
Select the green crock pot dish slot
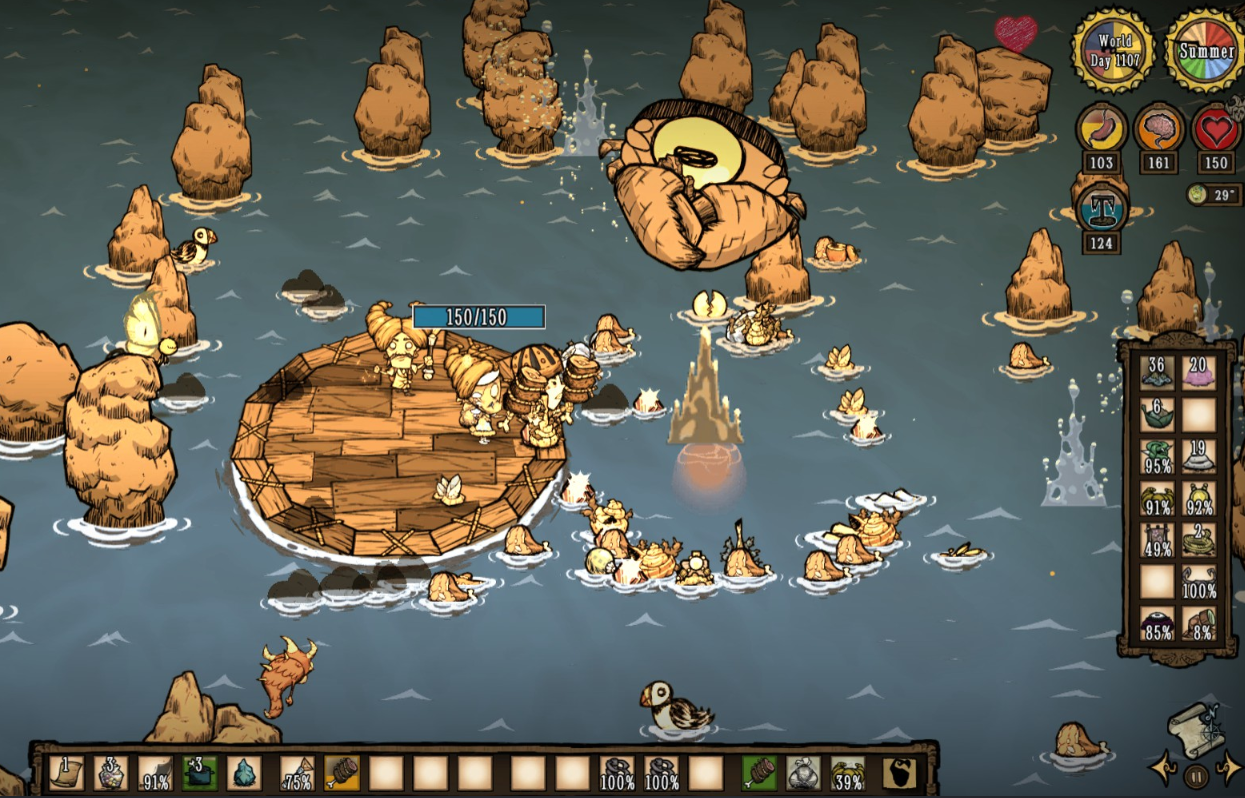[200, 773]
